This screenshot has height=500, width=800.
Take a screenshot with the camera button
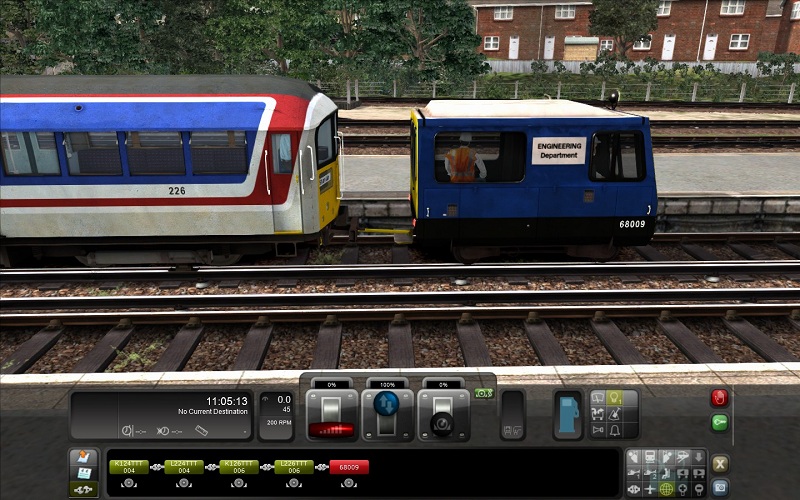click(719, 488)
